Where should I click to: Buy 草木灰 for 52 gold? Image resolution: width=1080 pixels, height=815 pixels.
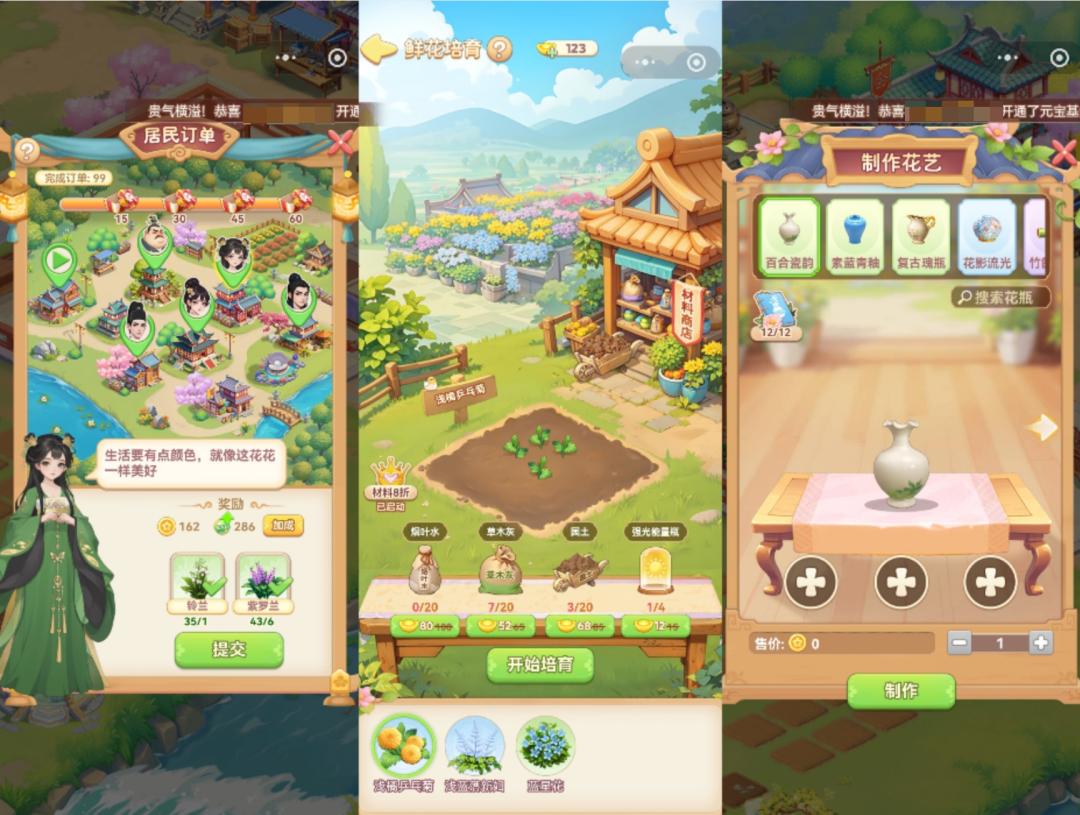click(500, 627)
